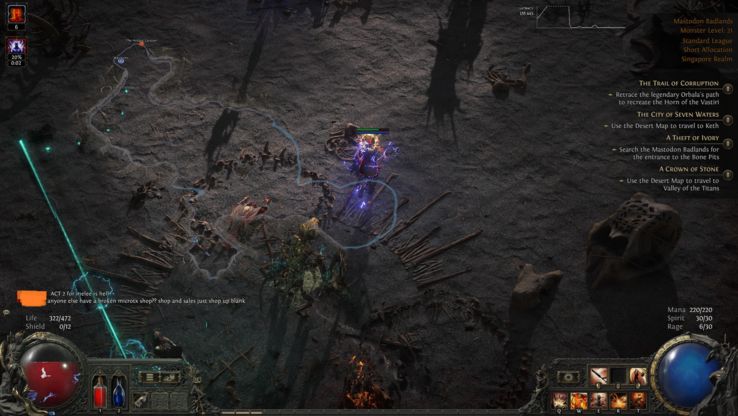Activate the skill bound to R
This screenshot has height=416, width=738.
(x=618, y=400)
